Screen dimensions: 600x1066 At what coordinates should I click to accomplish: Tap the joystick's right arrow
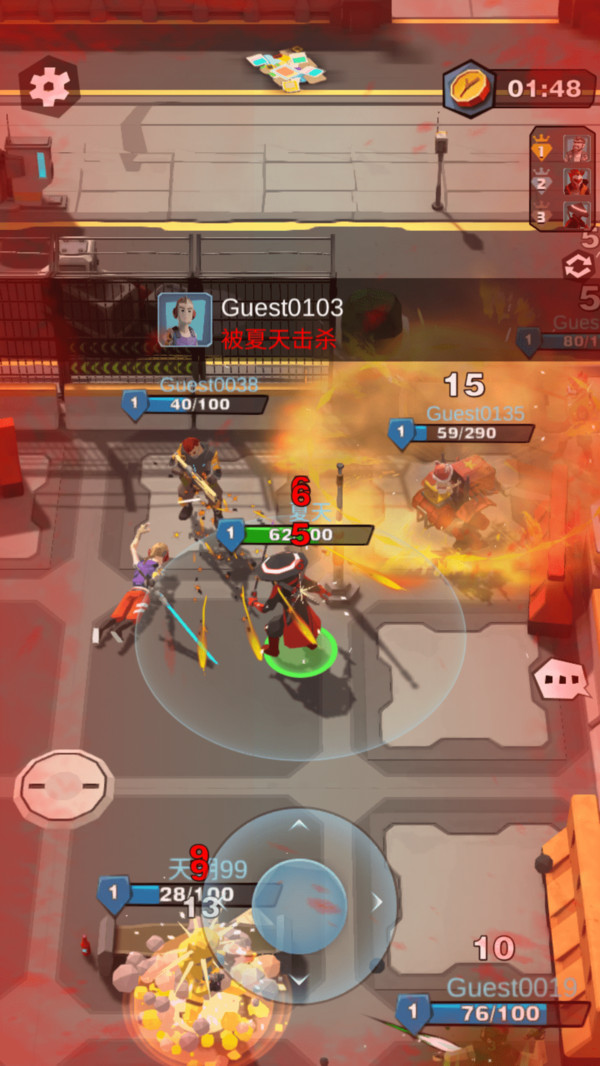click(x=377, y=903)
